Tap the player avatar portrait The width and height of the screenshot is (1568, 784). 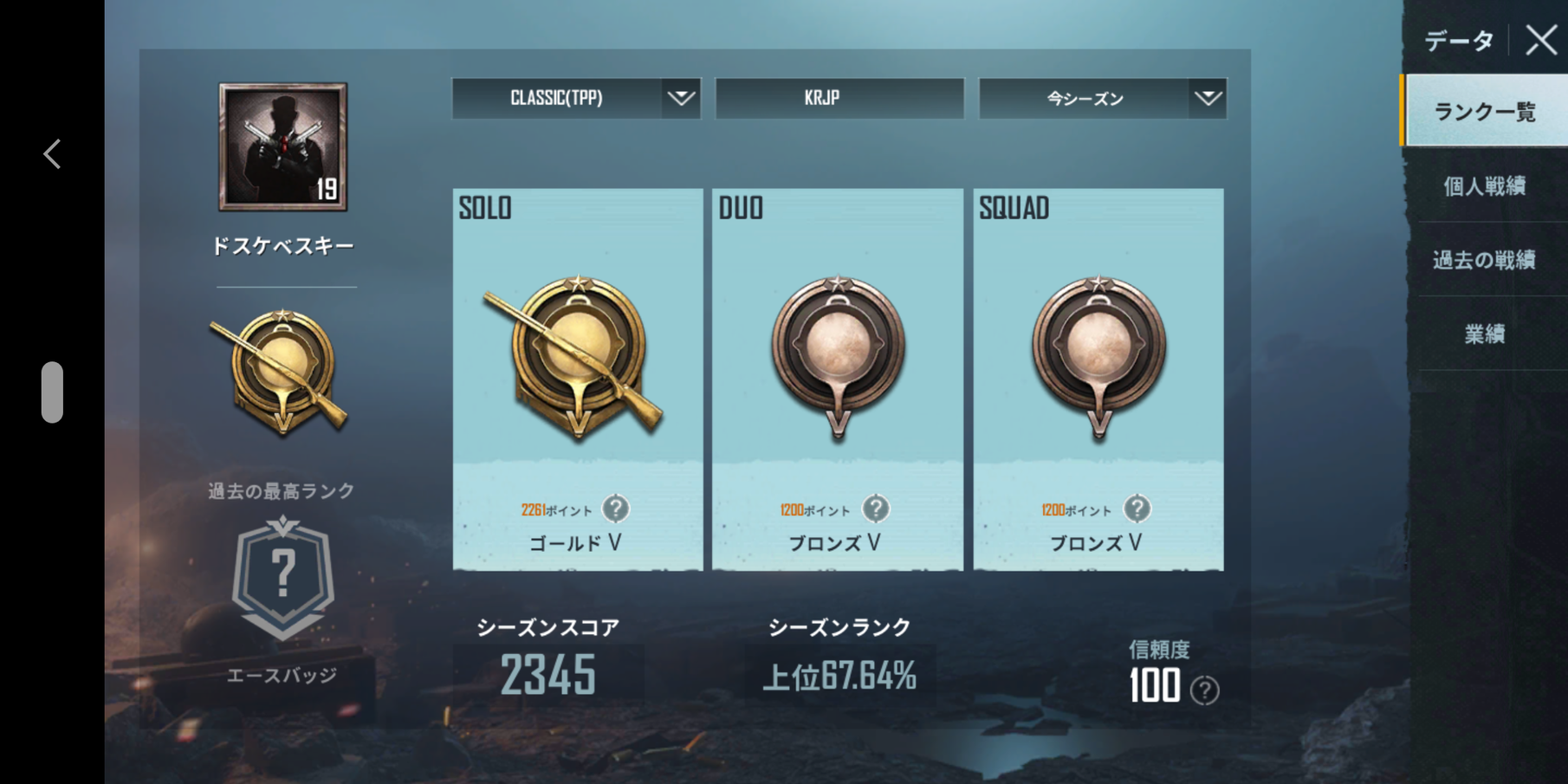(283, 146)
